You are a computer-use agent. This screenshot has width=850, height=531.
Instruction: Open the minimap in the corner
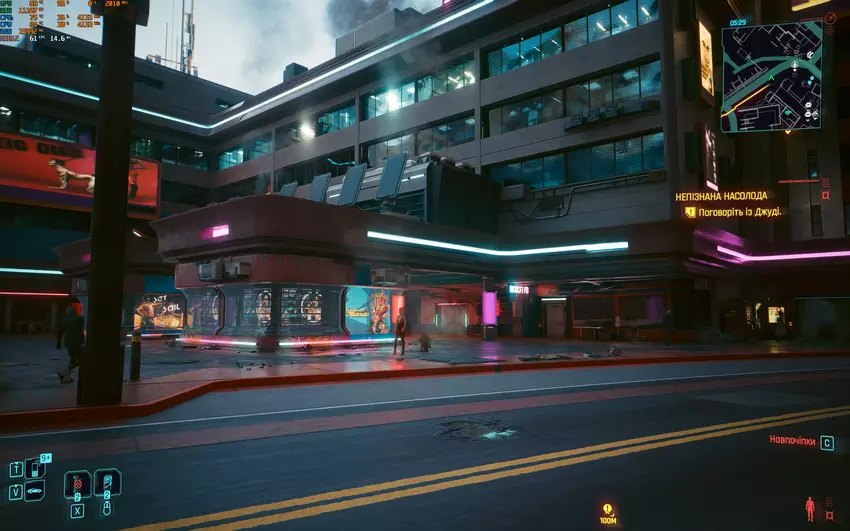pos(771,77)
